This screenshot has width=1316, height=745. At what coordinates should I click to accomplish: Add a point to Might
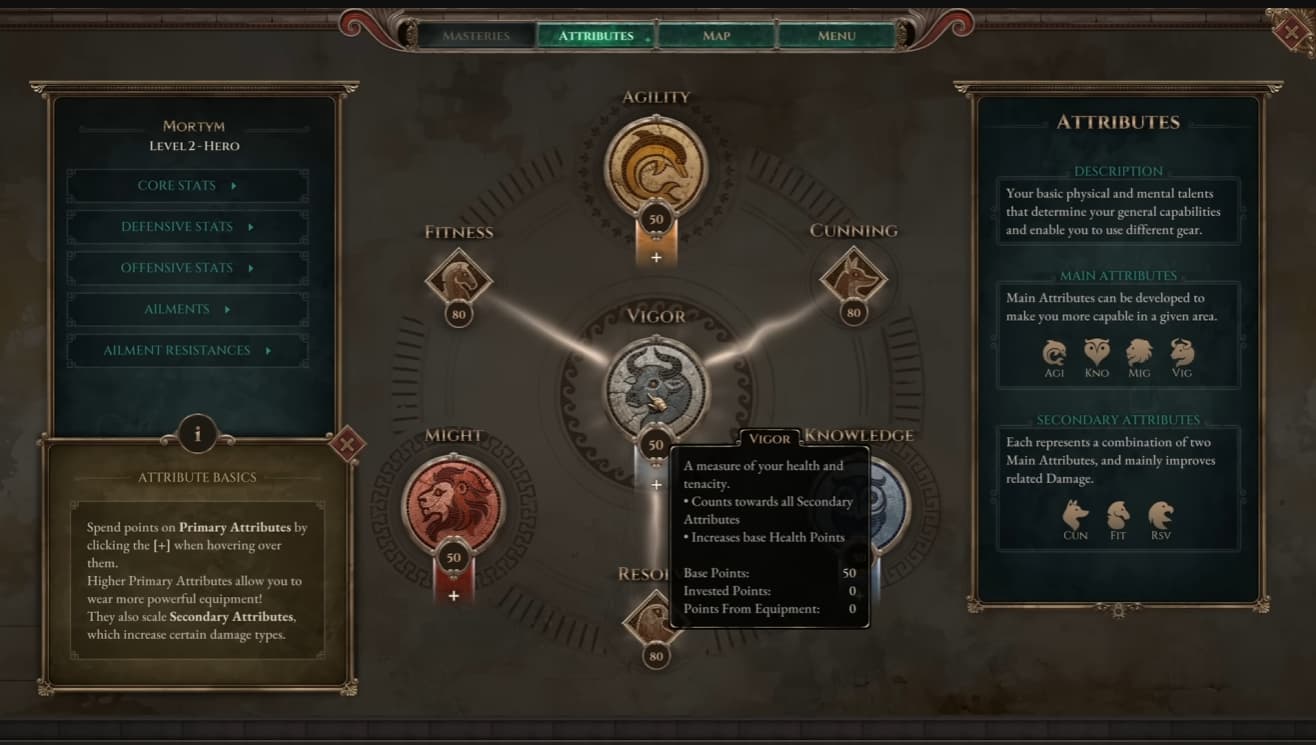coord(454,596)
